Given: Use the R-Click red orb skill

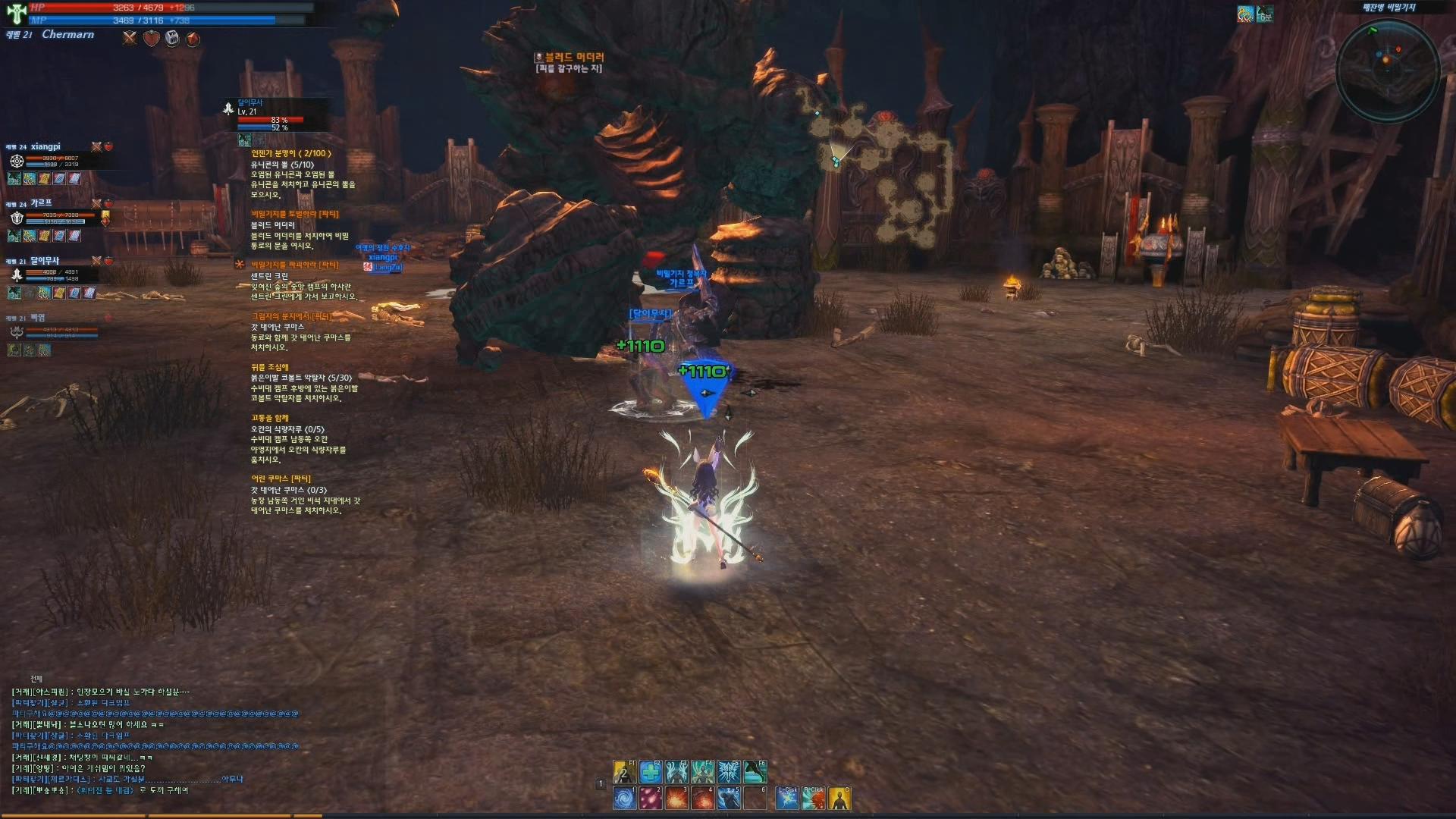Looking at the screenshot, I should (814, 799).
